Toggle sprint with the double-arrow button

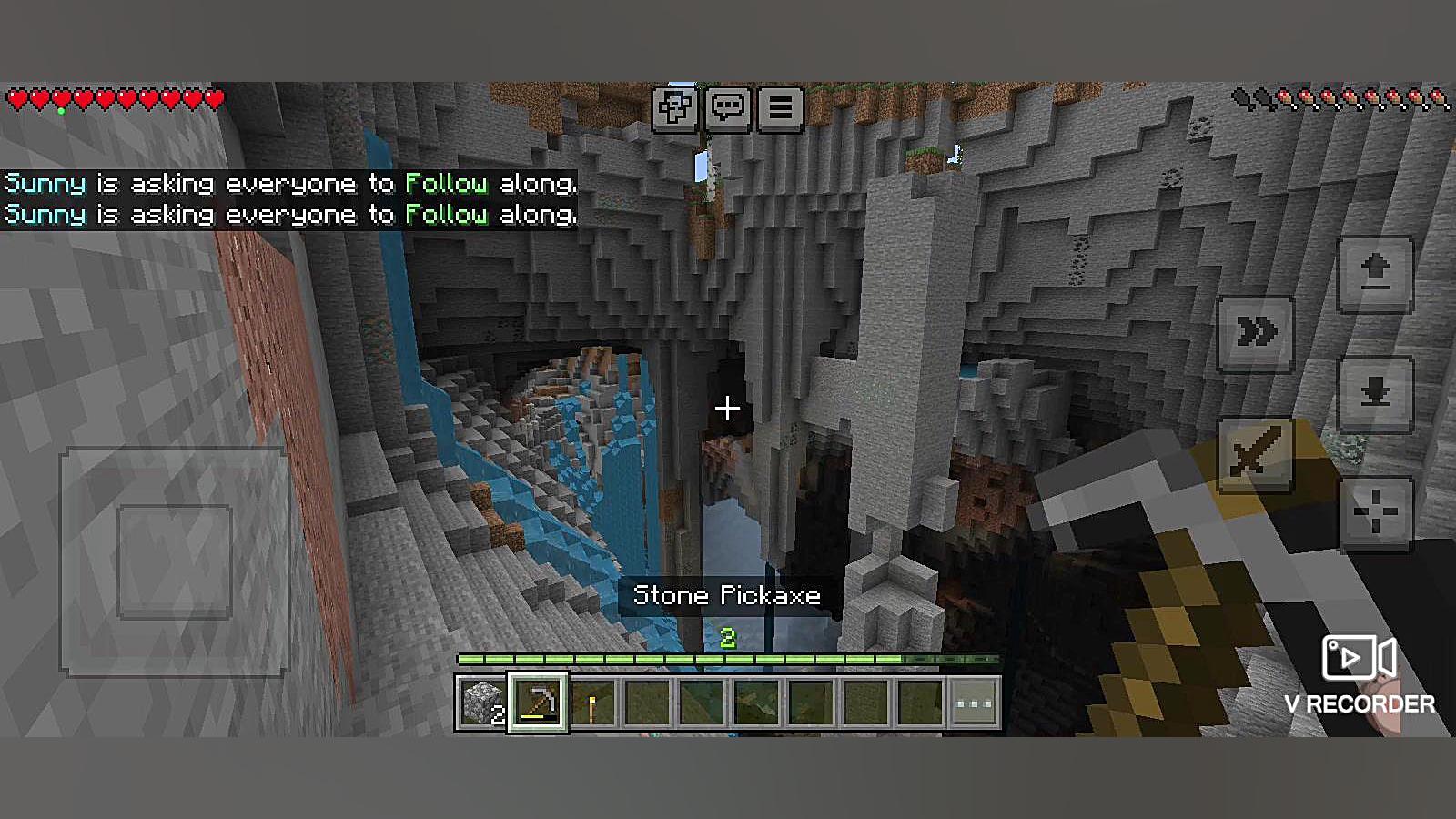[x=1256, y=333]
